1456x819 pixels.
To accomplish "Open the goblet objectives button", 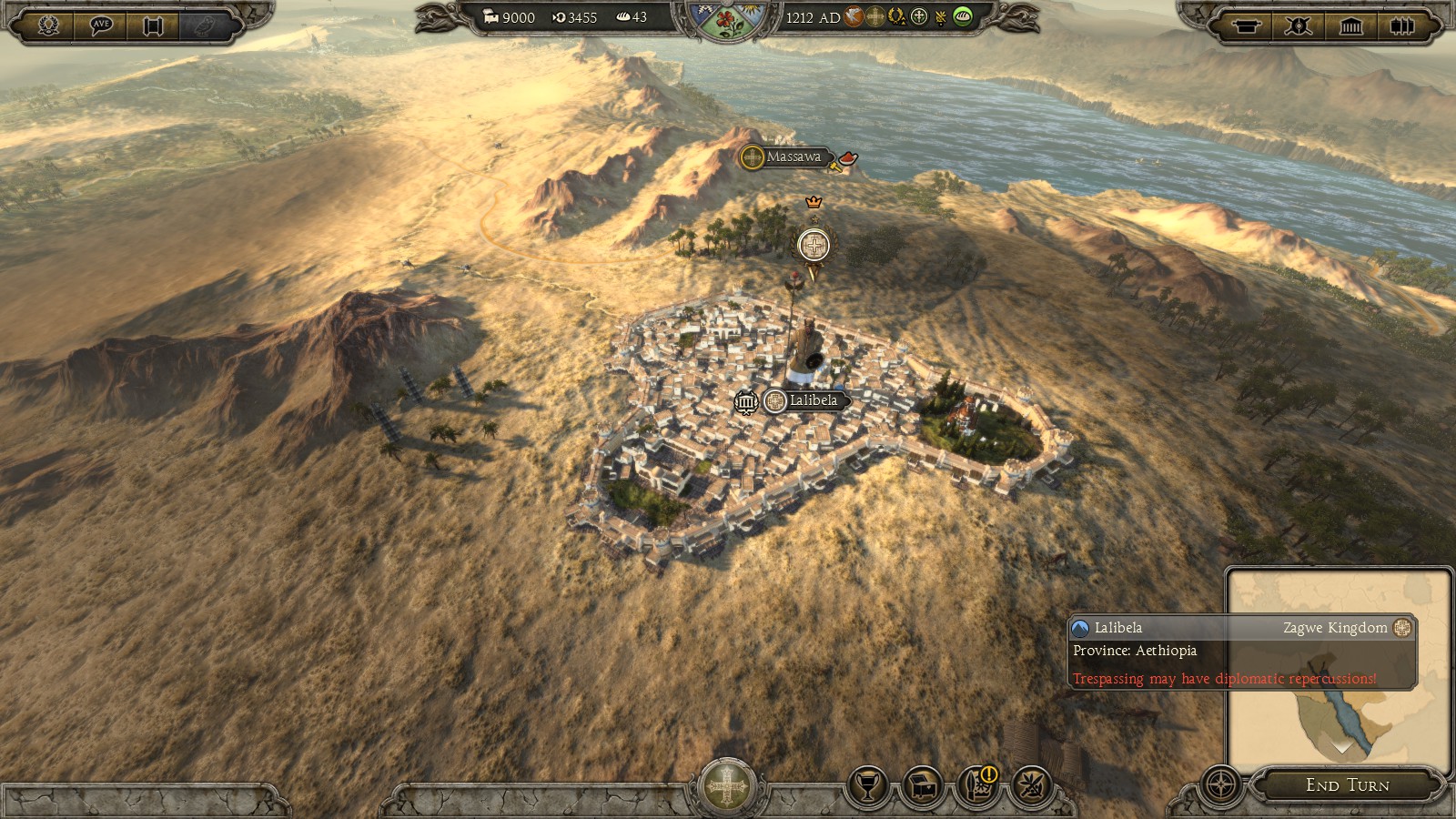I will click(868, 785).
